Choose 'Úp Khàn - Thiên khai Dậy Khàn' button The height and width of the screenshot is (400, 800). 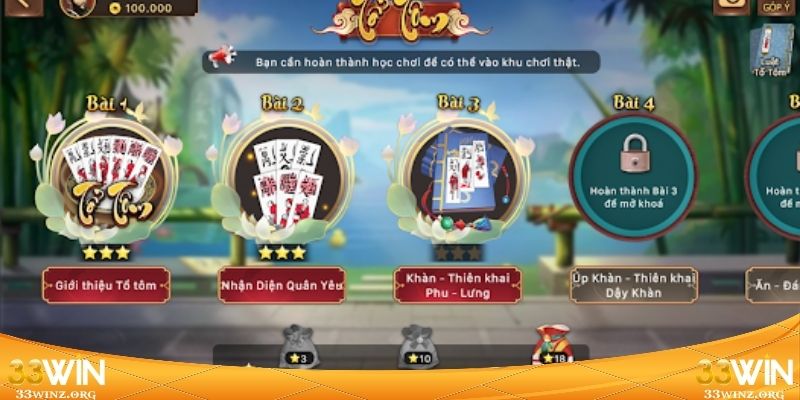click(634, 284)
